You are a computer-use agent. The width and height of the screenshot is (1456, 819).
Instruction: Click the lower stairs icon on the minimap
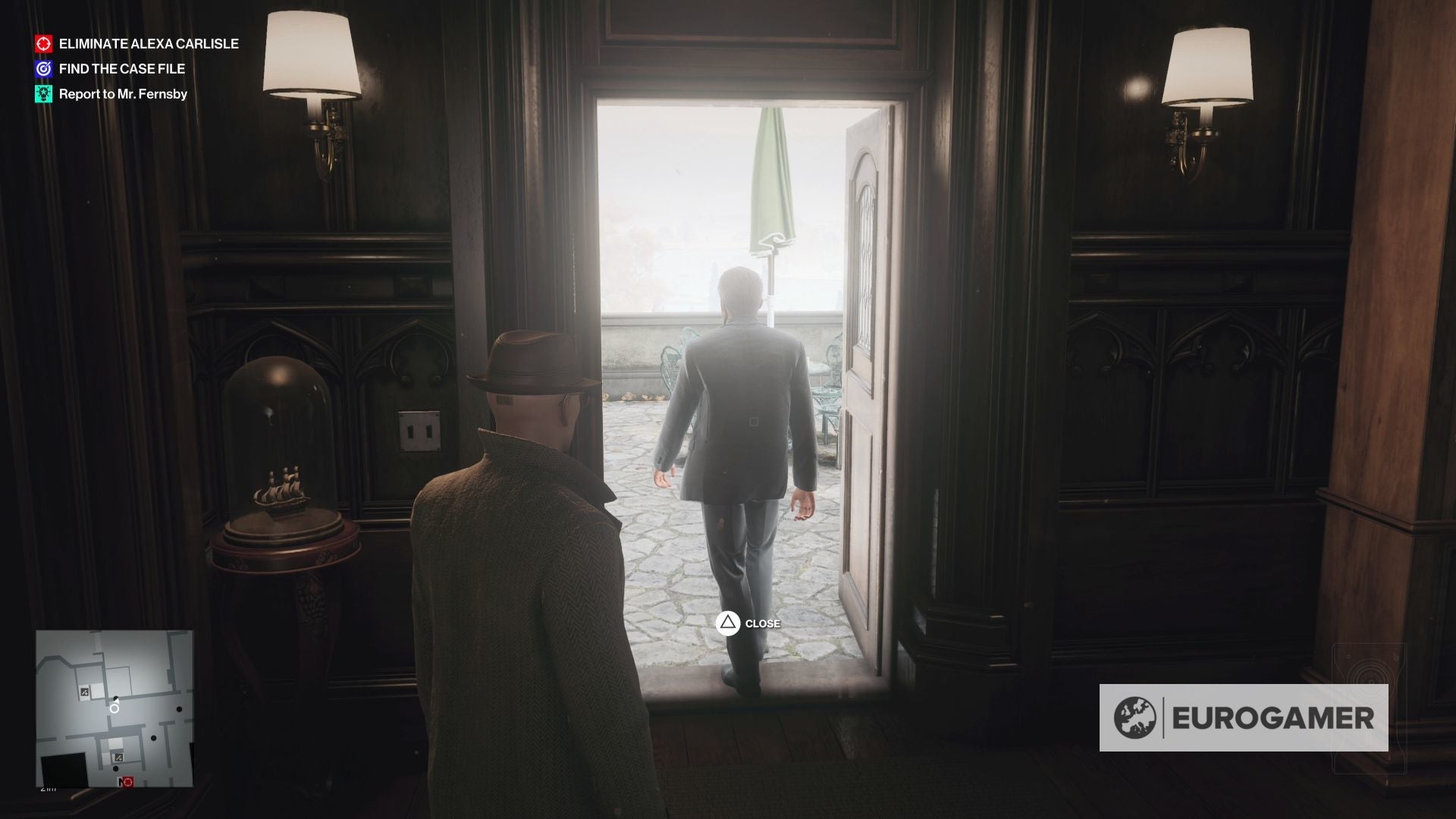pos(119,757)
